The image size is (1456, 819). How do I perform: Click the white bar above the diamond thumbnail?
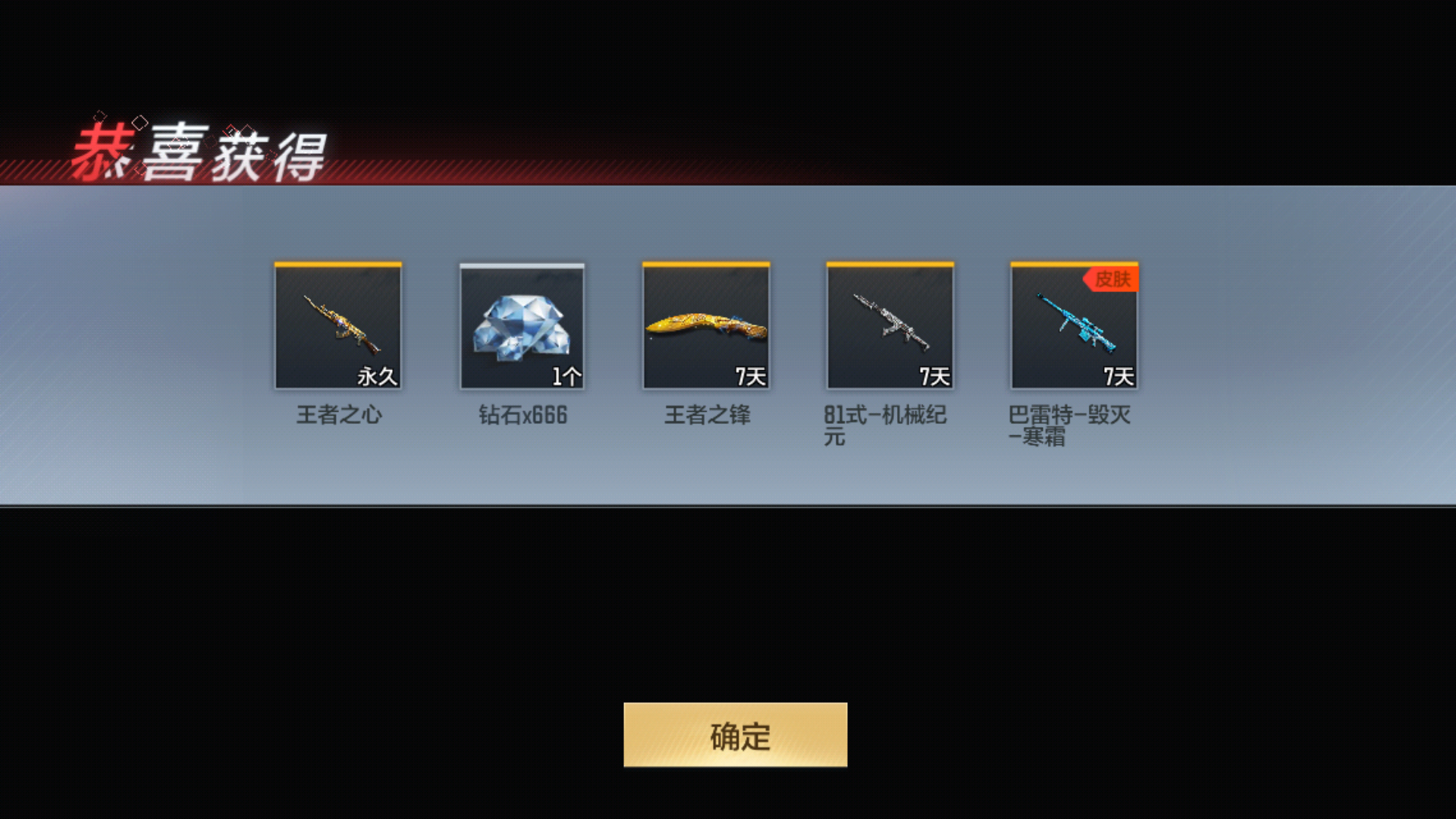click(x=522, y=265)
